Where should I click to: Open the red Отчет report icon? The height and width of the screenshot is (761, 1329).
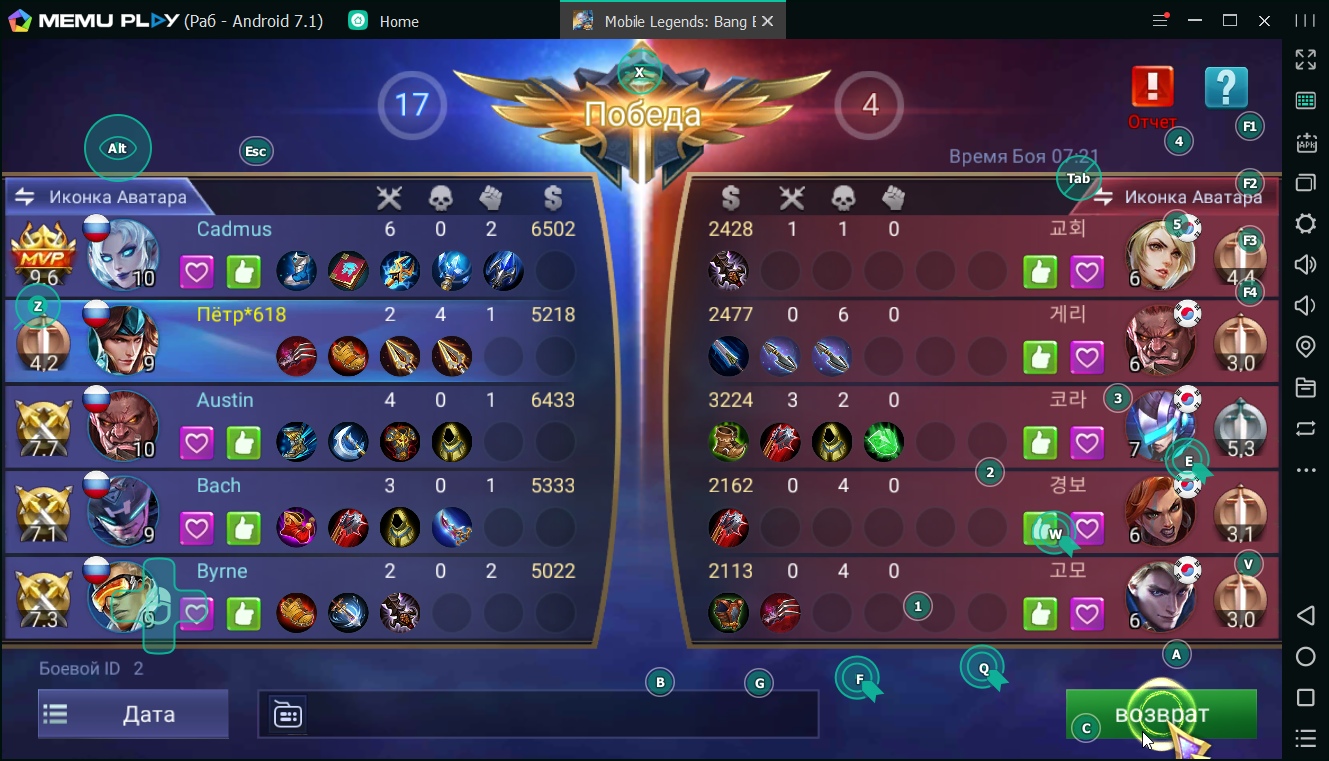1152,88
